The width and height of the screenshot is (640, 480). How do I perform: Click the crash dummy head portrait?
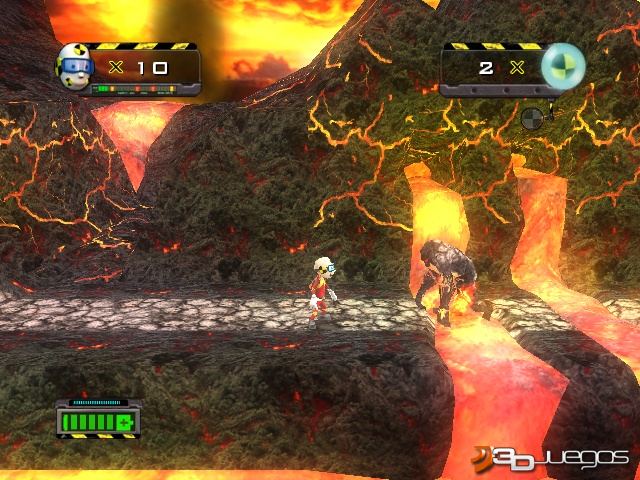coord(74,65)
